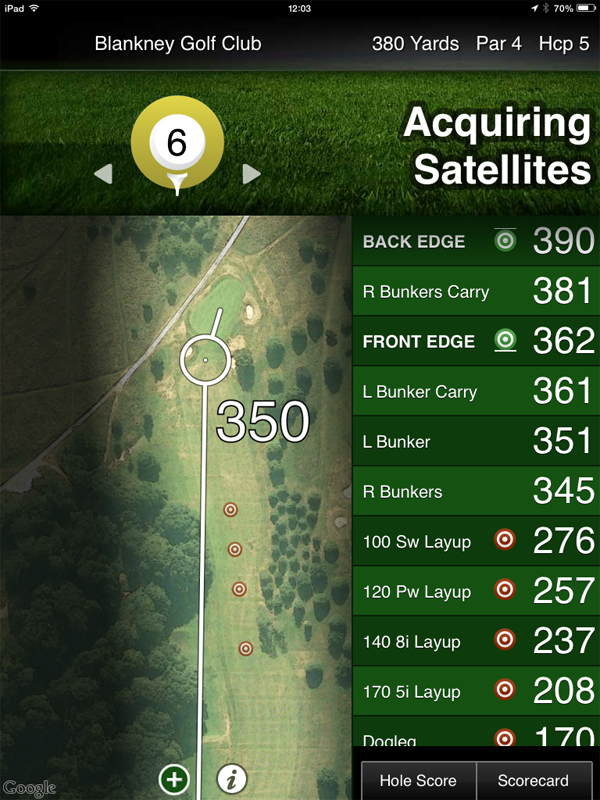Choose the R Bunkers 345 row
The image size is (600, 800).
[x=476, y=491]
